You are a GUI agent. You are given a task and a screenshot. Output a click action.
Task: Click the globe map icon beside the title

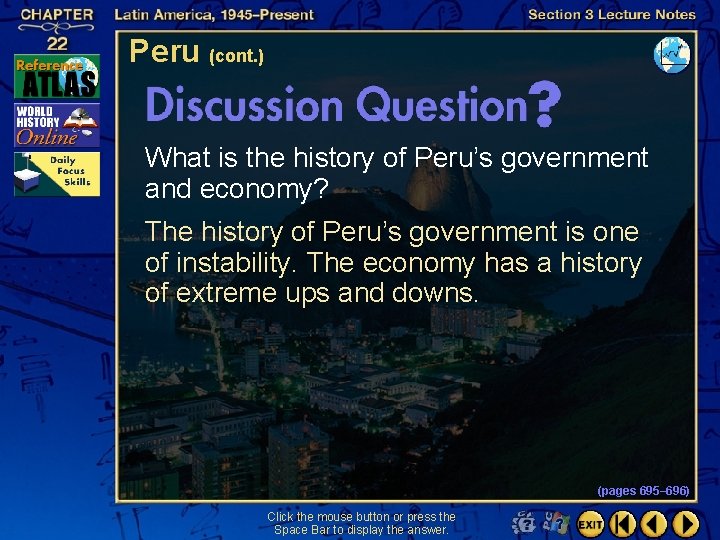(x=671, y=55)
